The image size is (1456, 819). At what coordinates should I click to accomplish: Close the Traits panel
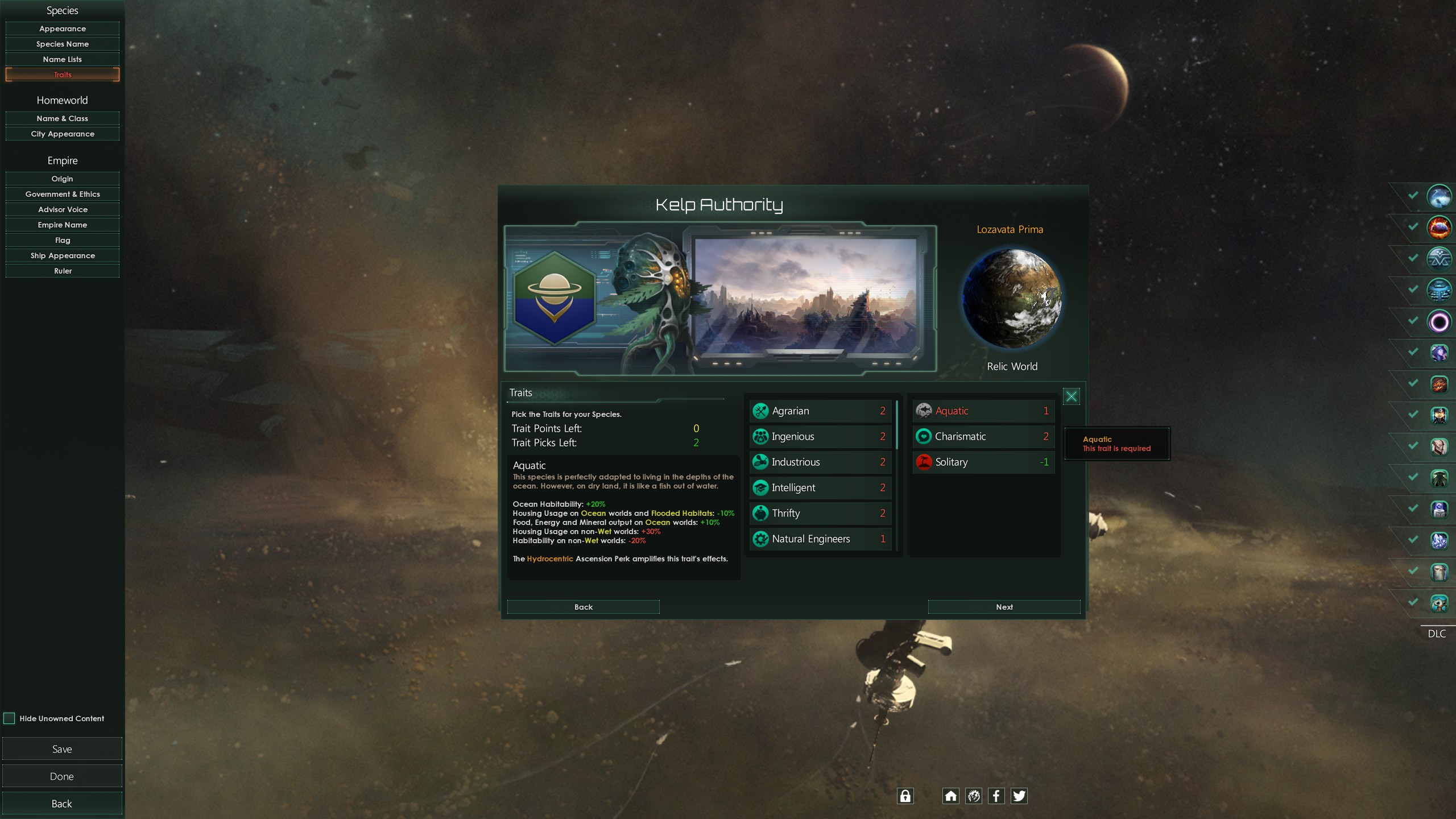pyautogui.click(x=1071, y=396)
